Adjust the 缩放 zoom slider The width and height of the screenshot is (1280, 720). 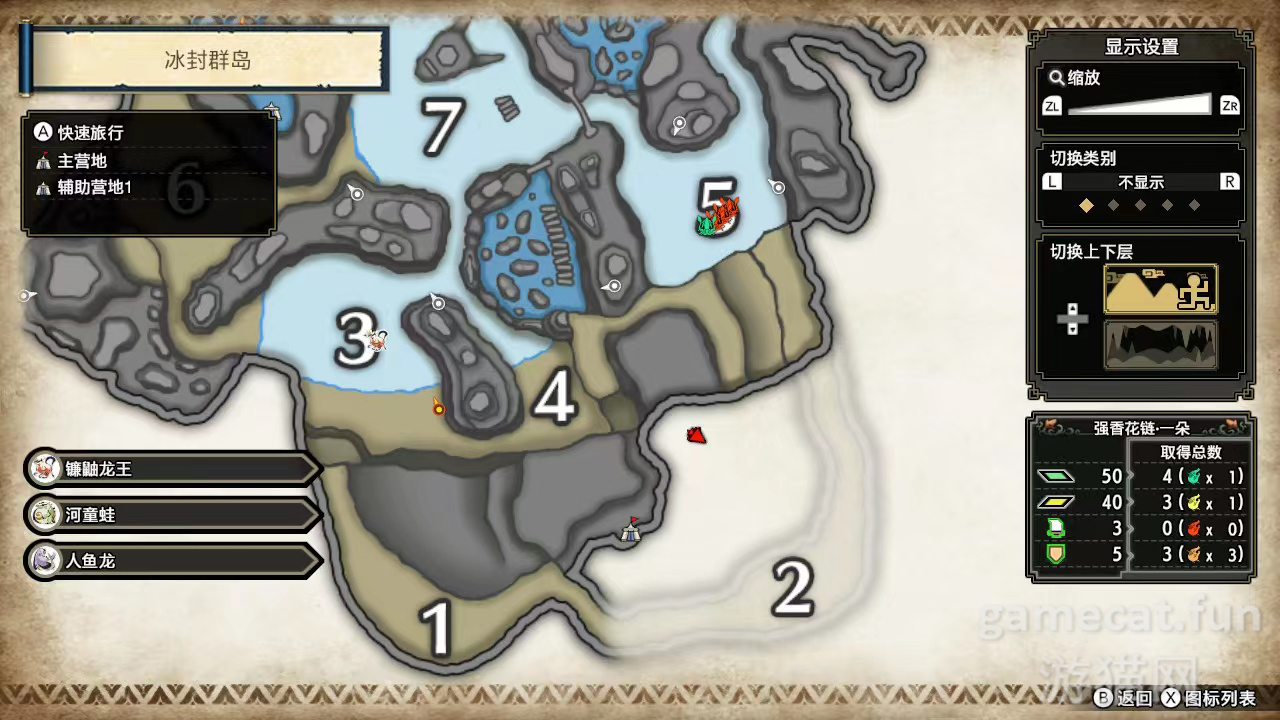[x=1140, y=105]
